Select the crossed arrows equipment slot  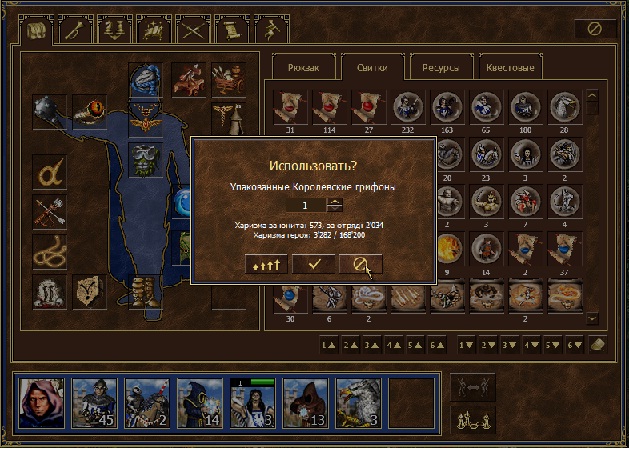coord(49,211)
